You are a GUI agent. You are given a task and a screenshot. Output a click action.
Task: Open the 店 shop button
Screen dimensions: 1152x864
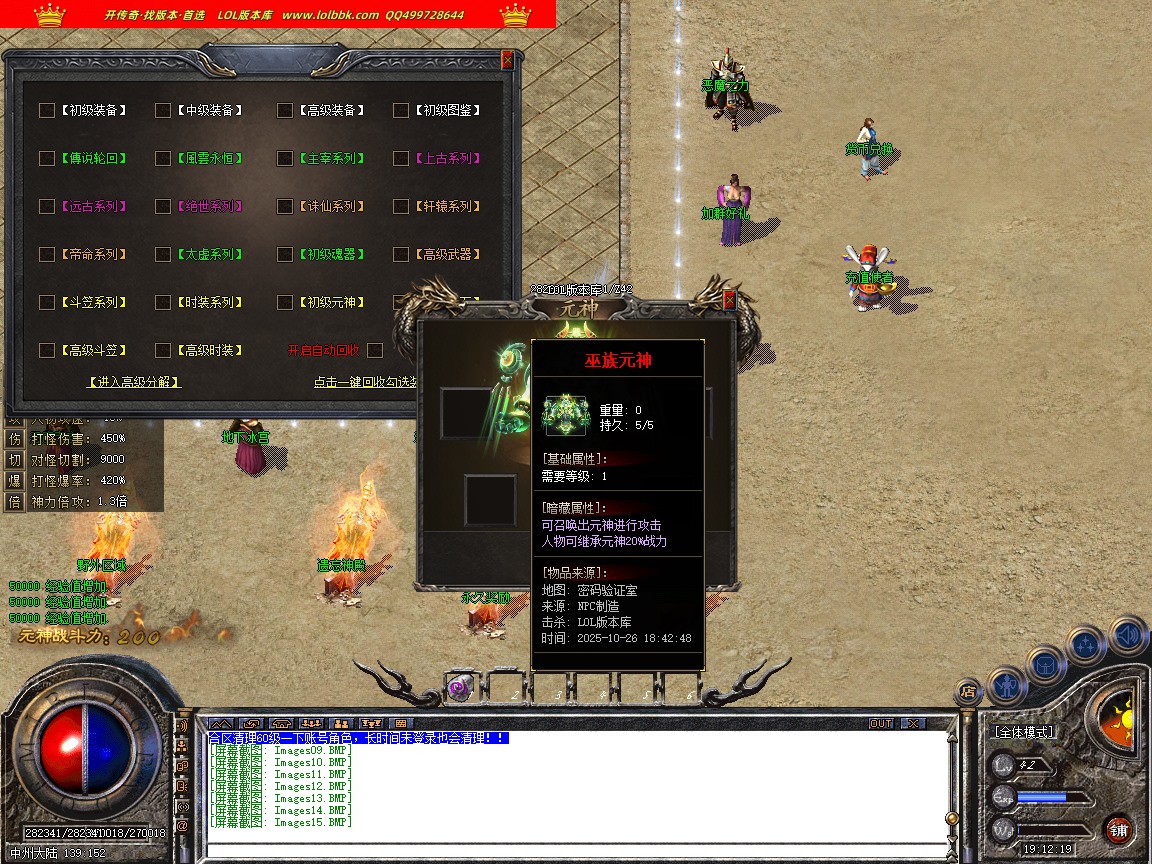pos(967,690)
